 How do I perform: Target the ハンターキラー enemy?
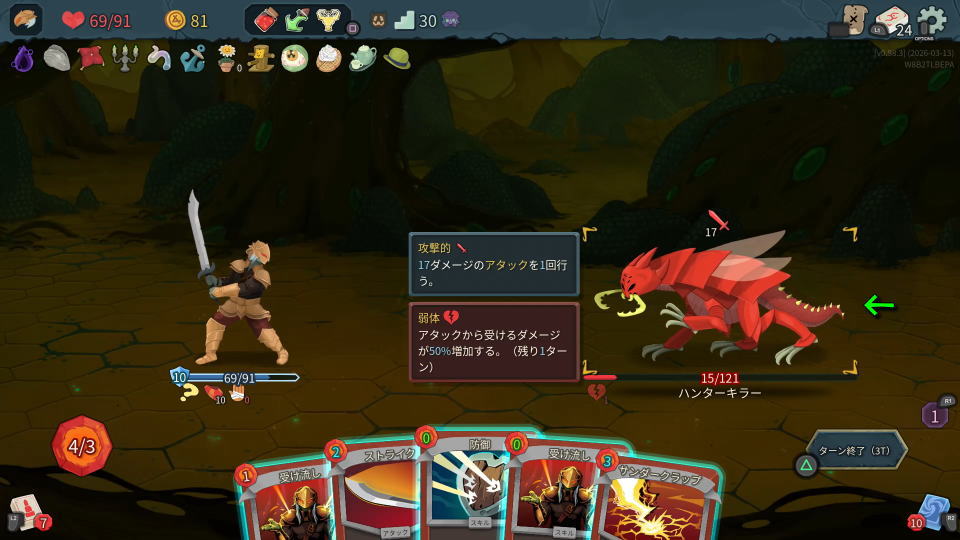pos(720,300)
